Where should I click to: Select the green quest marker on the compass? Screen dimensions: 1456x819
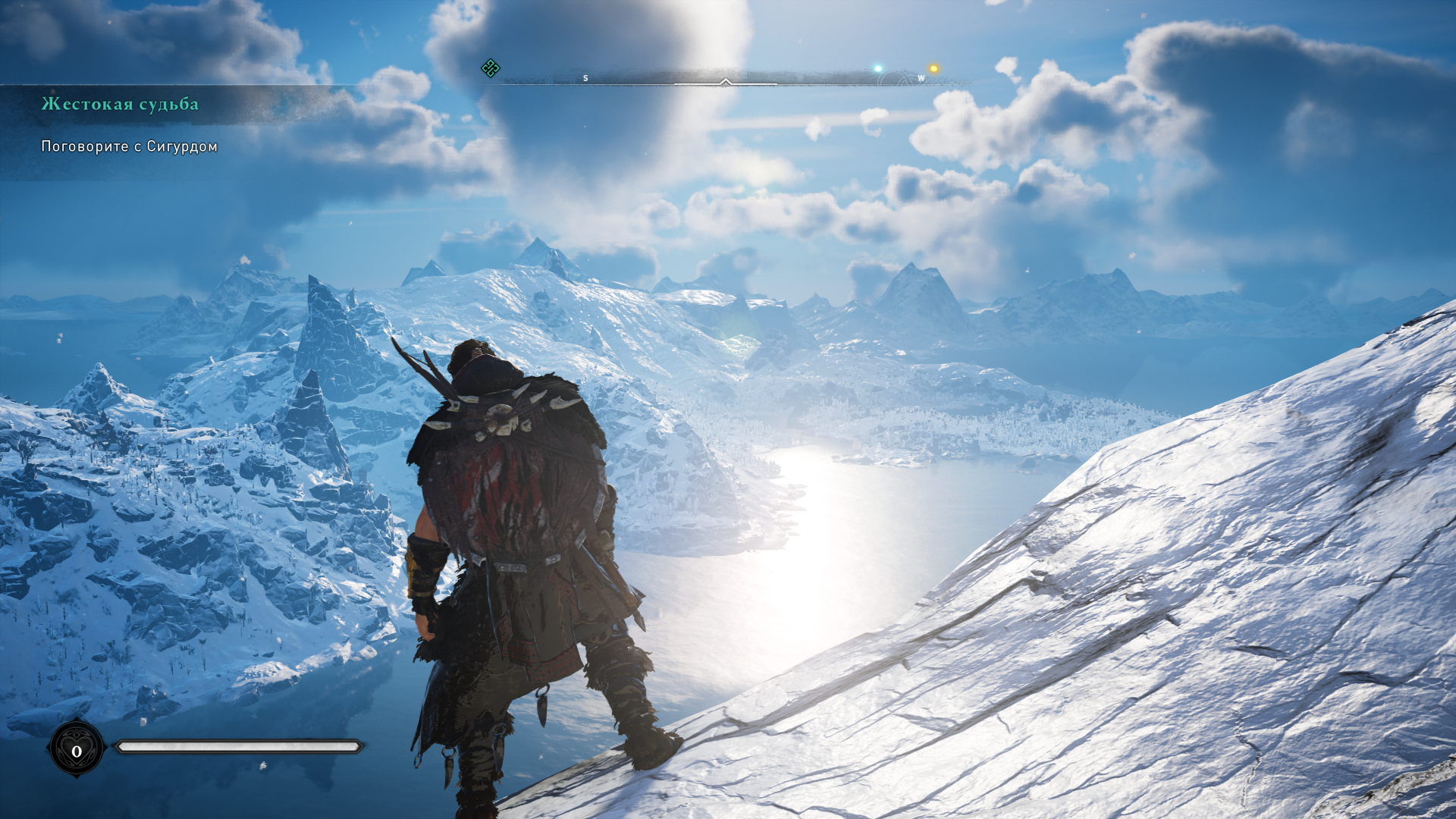(491, 68)
